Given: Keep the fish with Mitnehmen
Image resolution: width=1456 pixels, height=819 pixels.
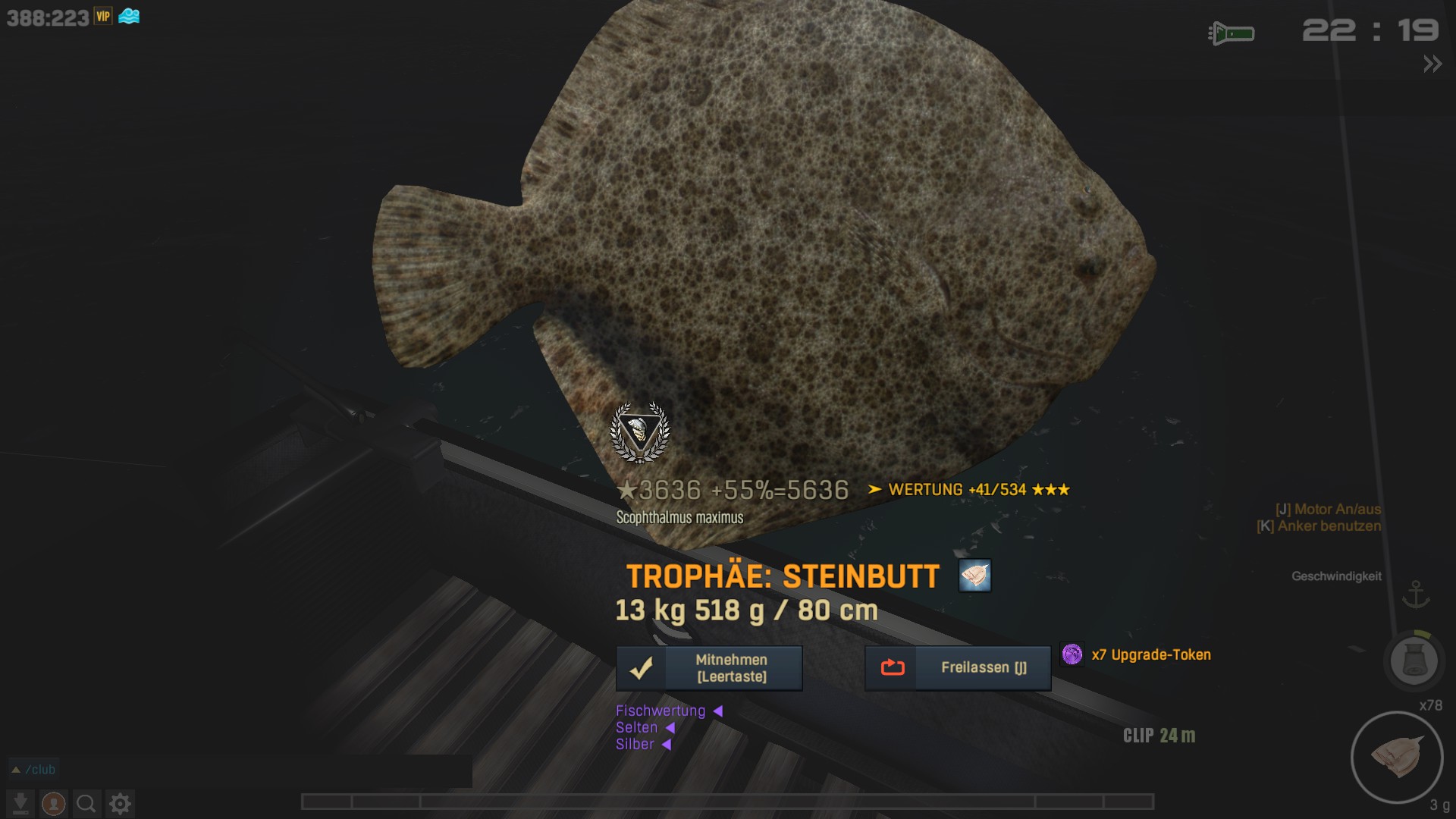Looking at the screenshot, I should tap(709, 668).
